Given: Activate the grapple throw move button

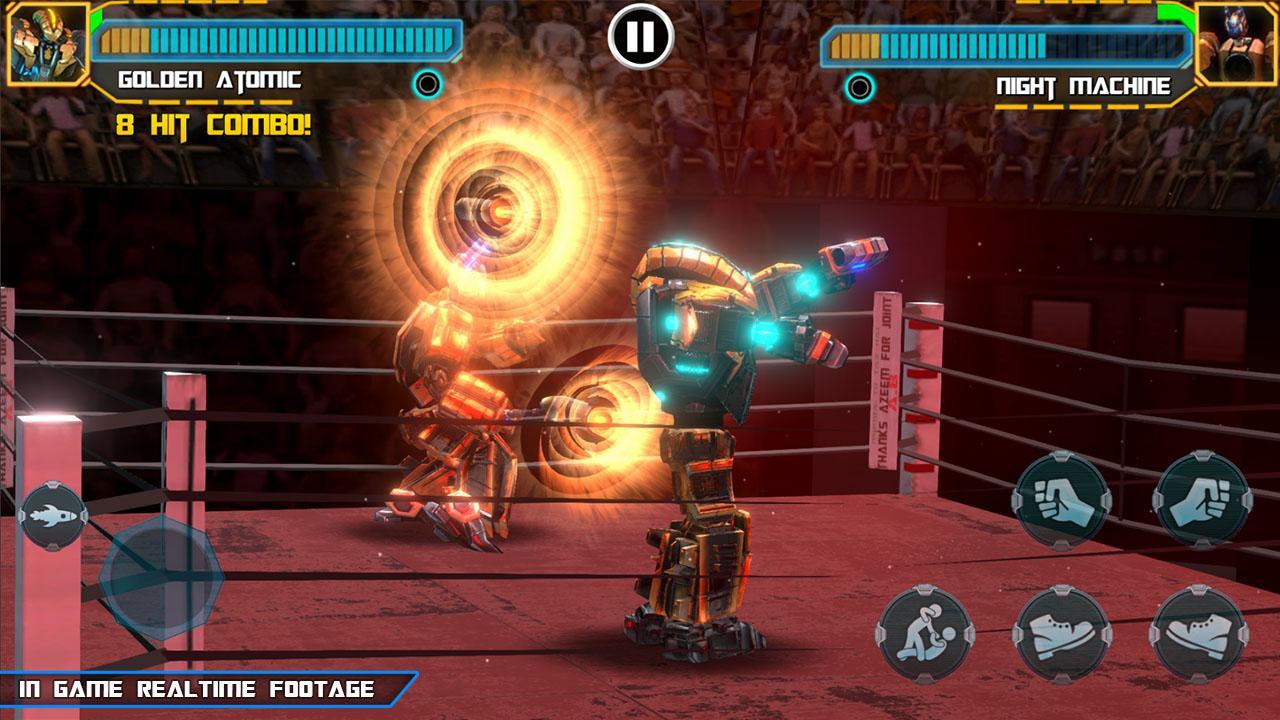Looking at the screenshot, I should (x=925, y=635).
